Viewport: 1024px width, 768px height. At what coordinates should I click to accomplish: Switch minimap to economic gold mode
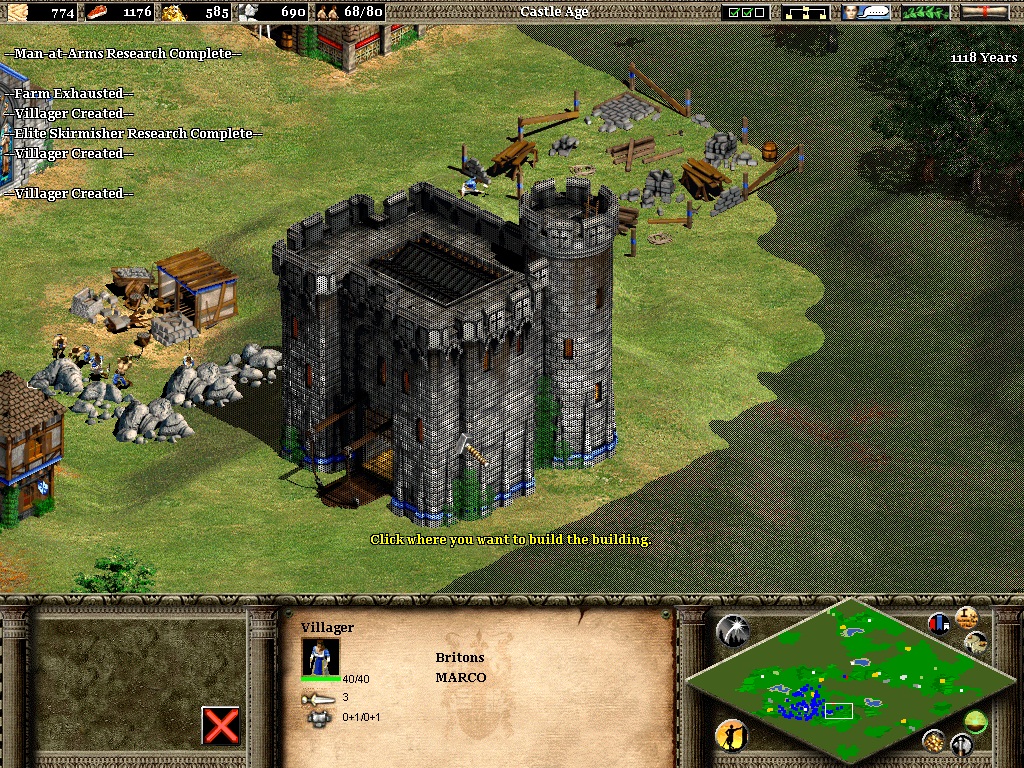click(x=934, y=740)
